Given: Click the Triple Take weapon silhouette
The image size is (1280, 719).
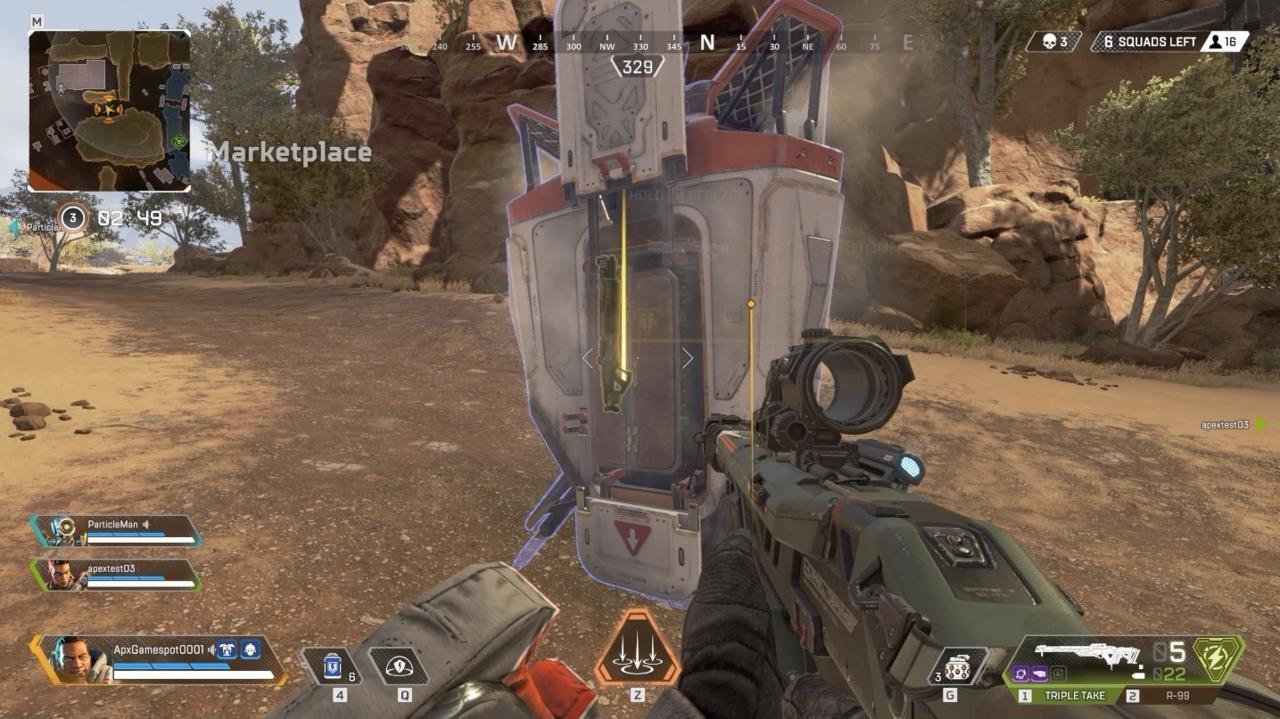Looking at the screenshot, I should pos(1086,655).
